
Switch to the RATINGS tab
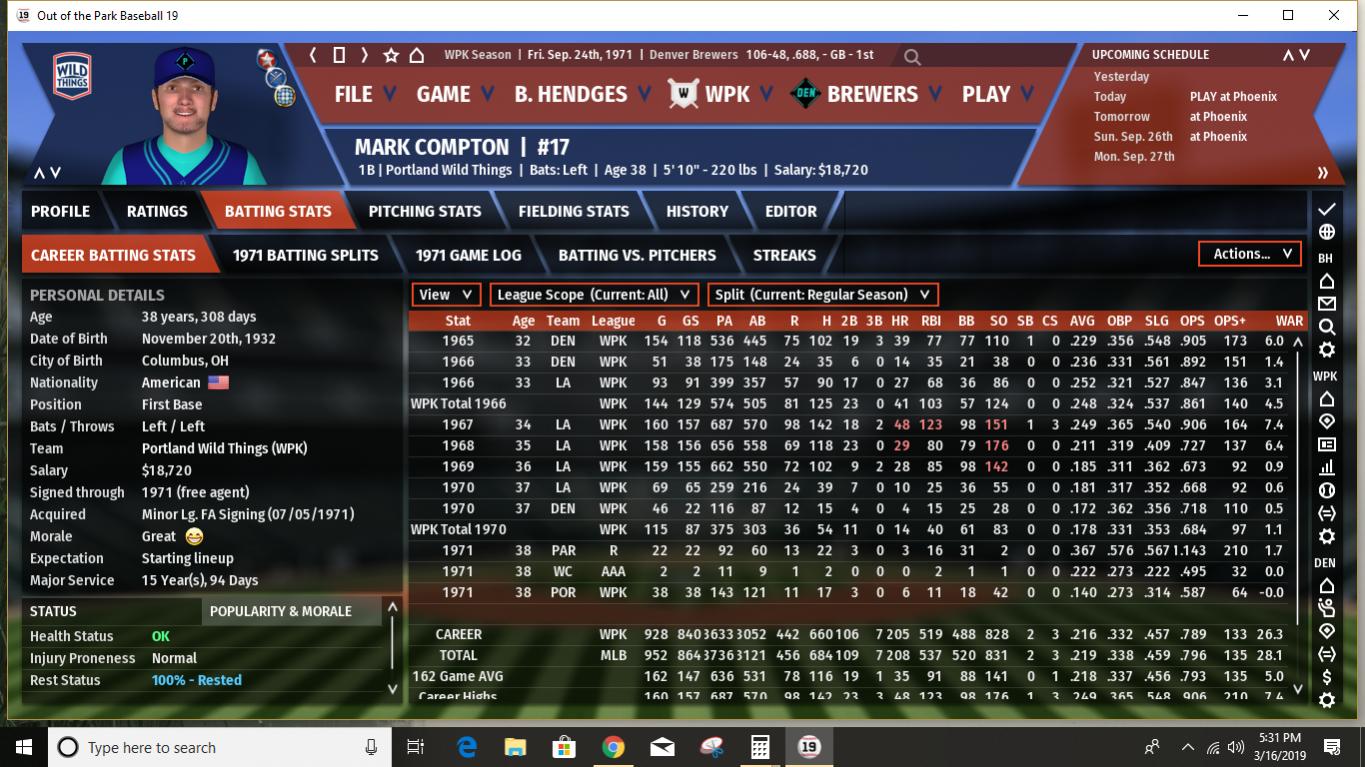(x=157, y=211)
